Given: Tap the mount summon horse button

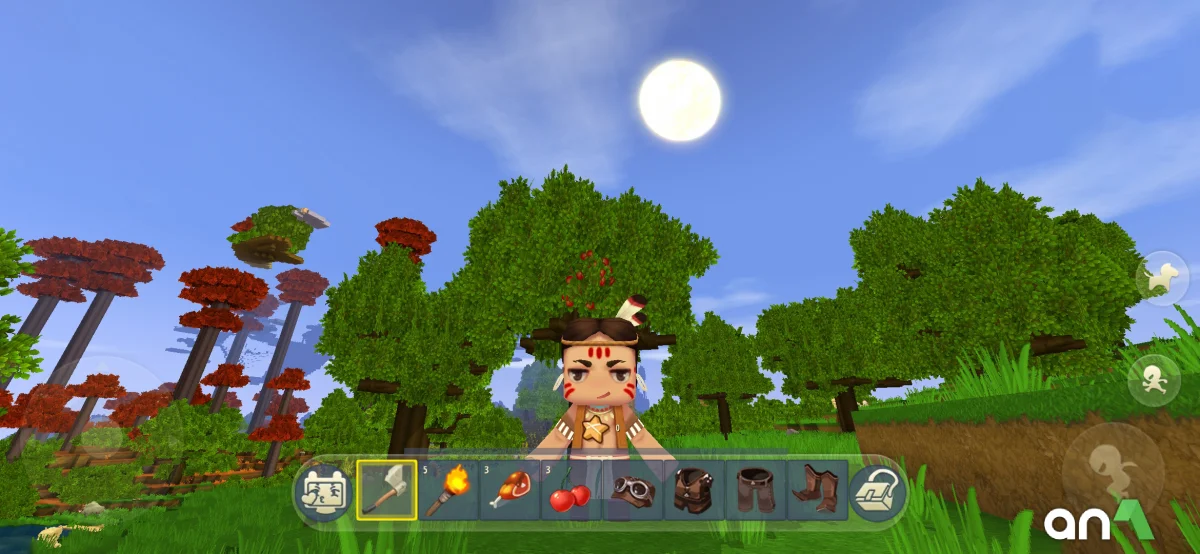Looking at the screenshot, I should 1161,279.
